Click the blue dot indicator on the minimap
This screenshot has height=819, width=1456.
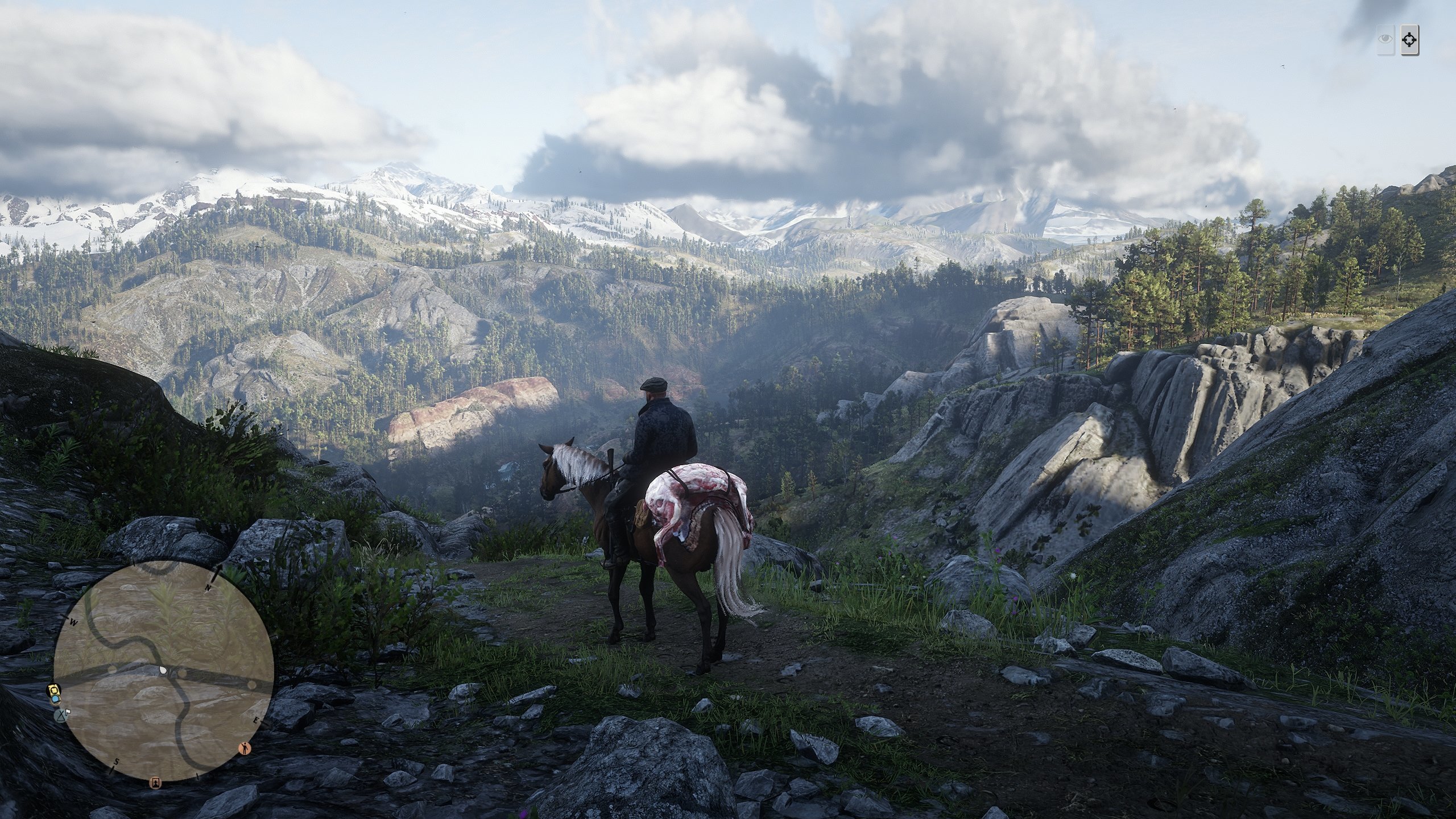(x=55, y=700)
